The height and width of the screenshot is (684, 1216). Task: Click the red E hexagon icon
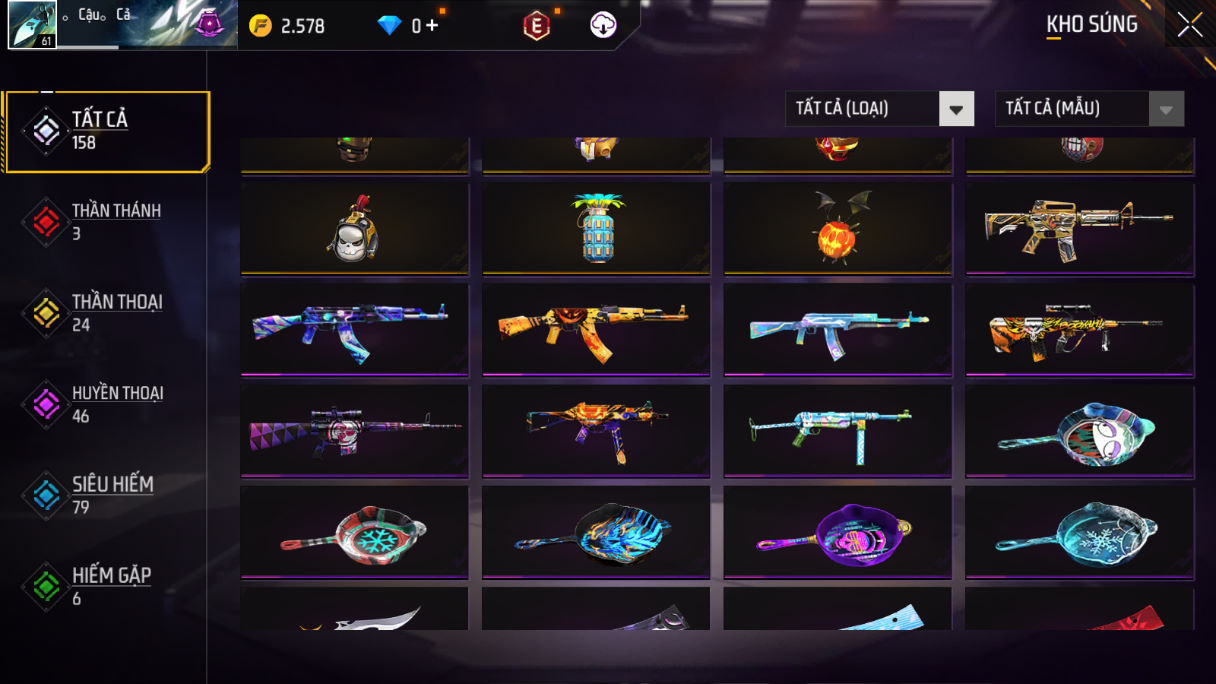coord(537,26)
